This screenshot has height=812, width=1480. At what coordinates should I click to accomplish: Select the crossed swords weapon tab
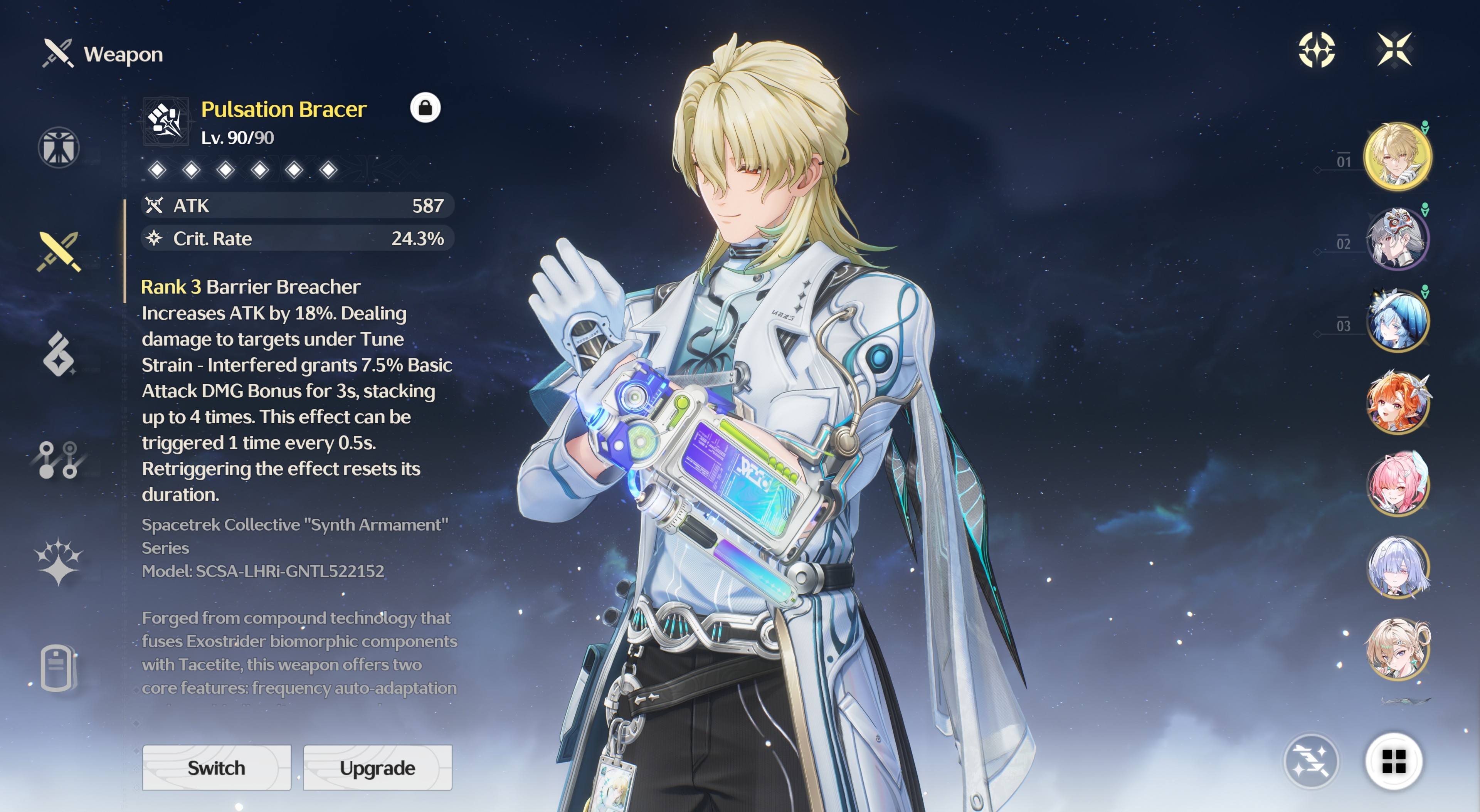(59, 251)
